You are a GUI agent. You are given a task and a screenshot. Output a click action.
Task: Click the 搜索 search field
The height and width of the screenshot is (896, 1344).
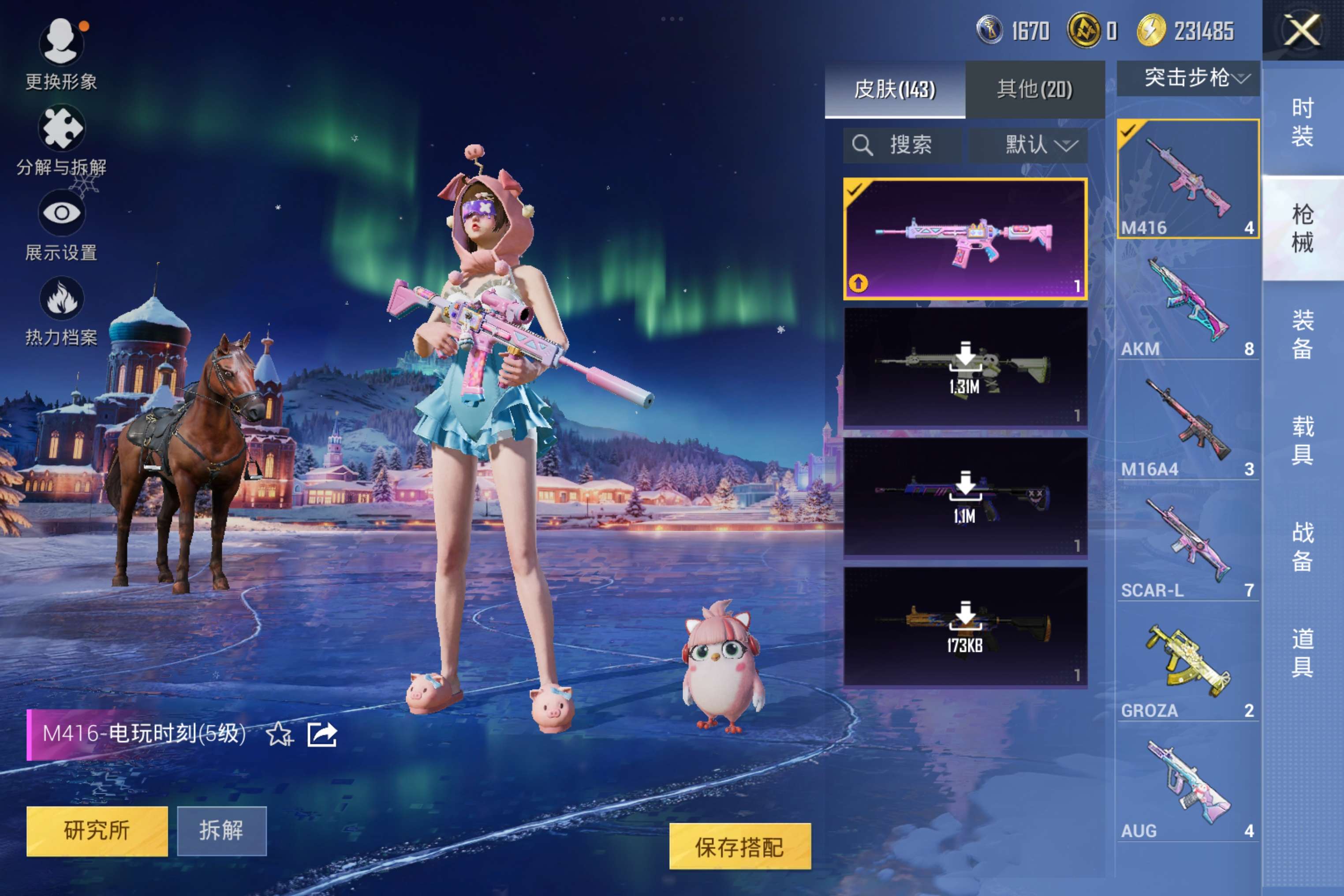[902, 145]
